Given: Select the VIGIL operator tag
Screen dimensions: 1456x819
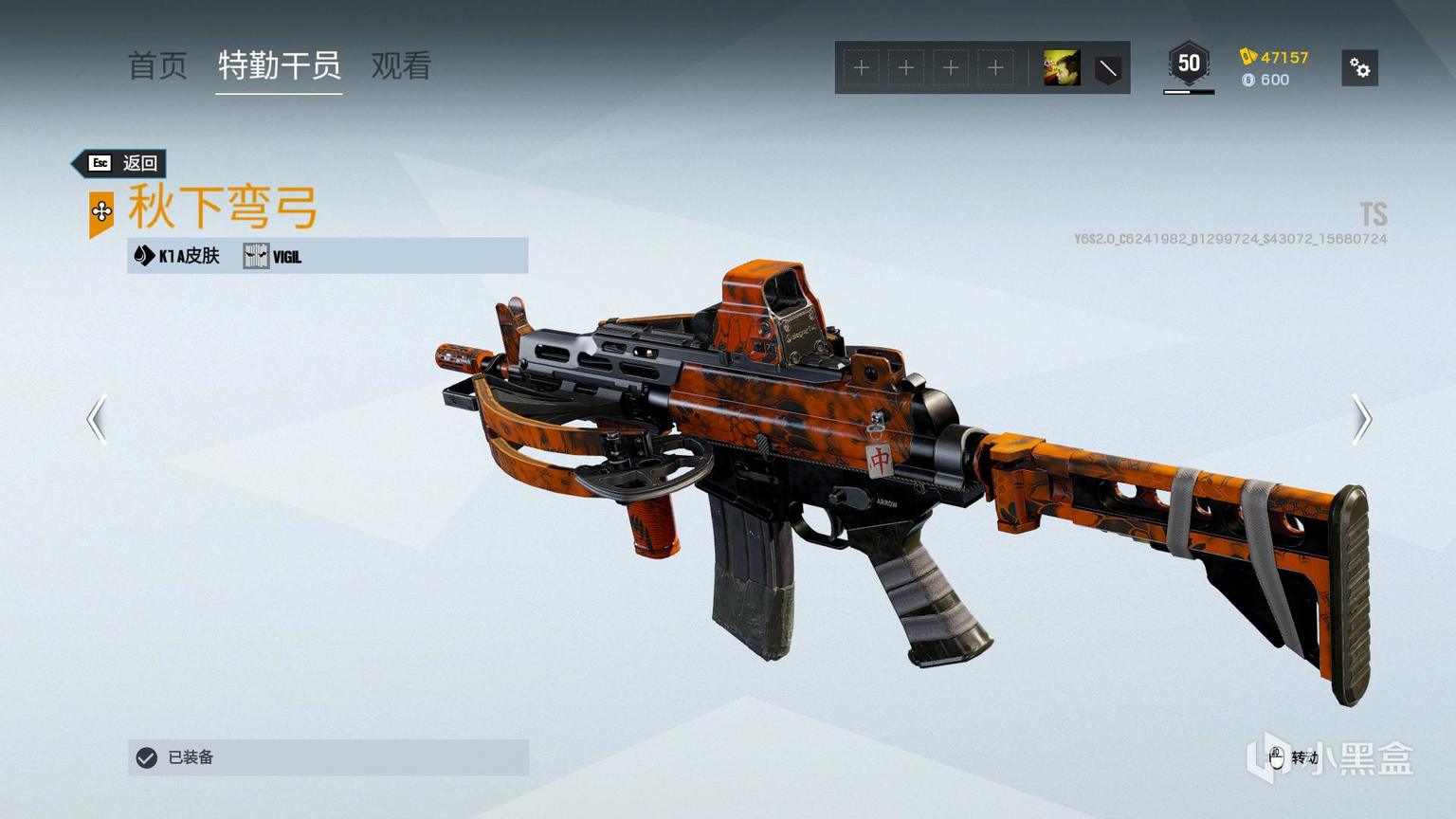Looking at the screenshot, I should tap(273, 256).
